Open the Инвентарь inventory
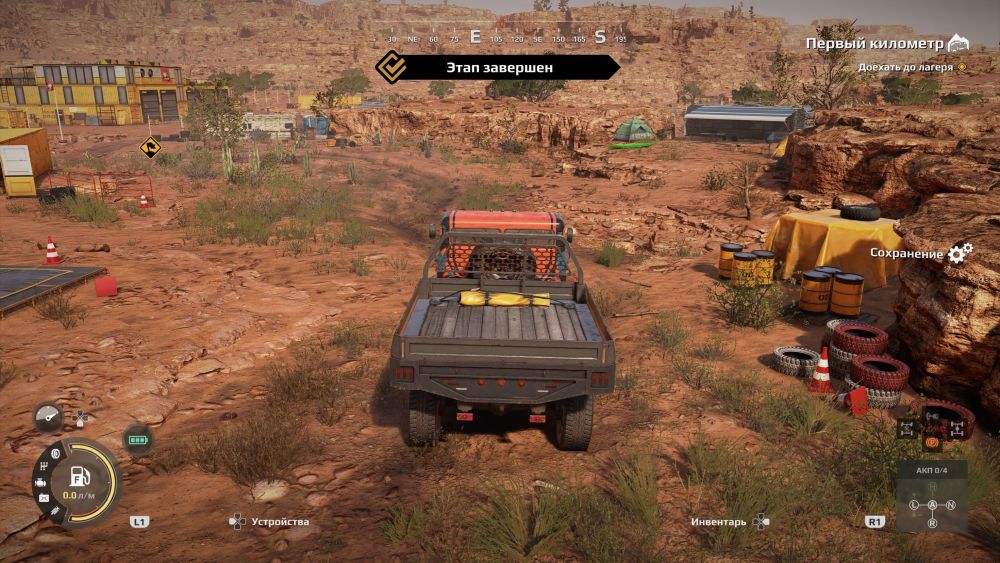Image resolution: width=1000 pixels, height=563 pixels. tap(718, 522)
